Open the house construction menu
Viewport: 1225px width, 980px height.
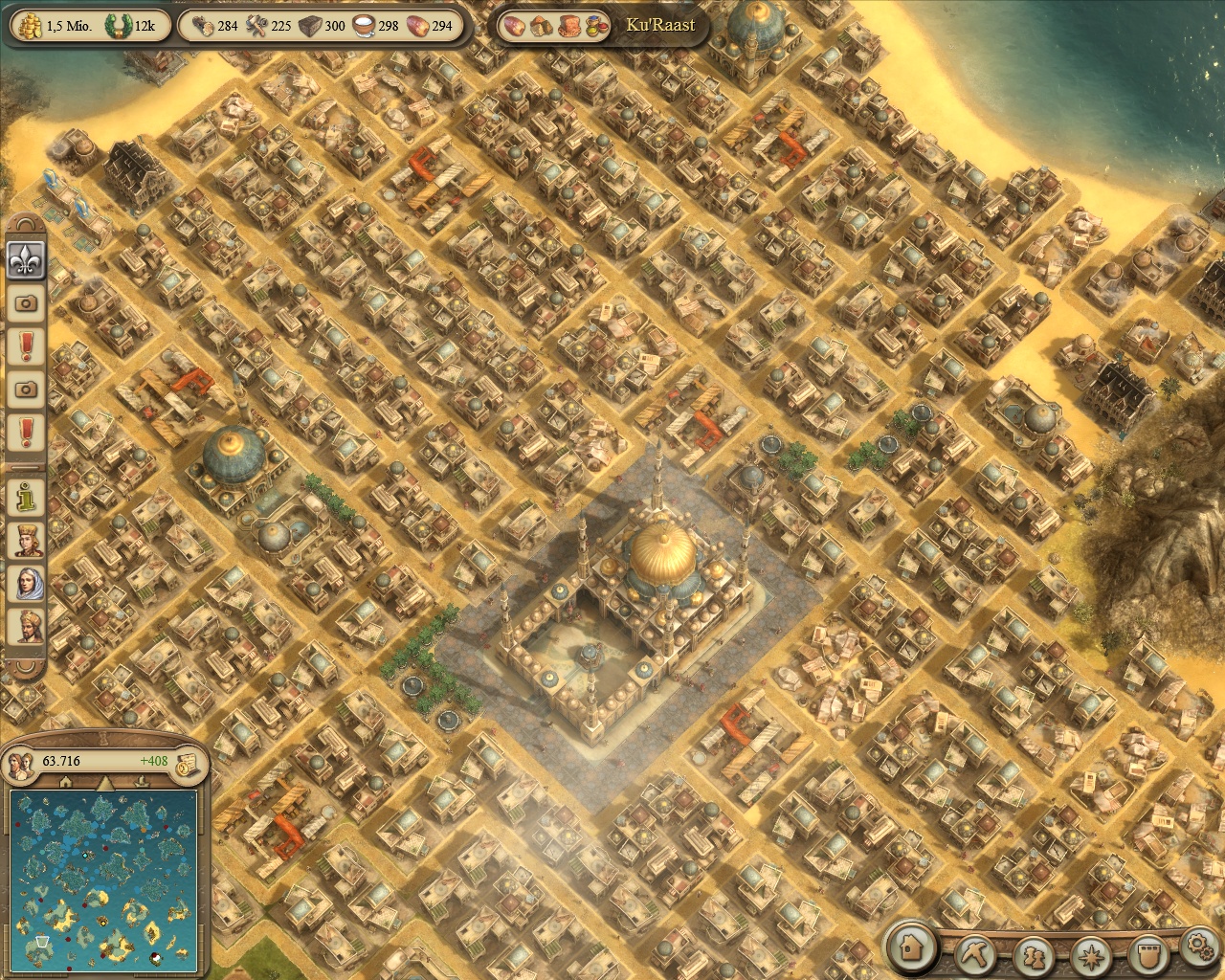point(912,947)
